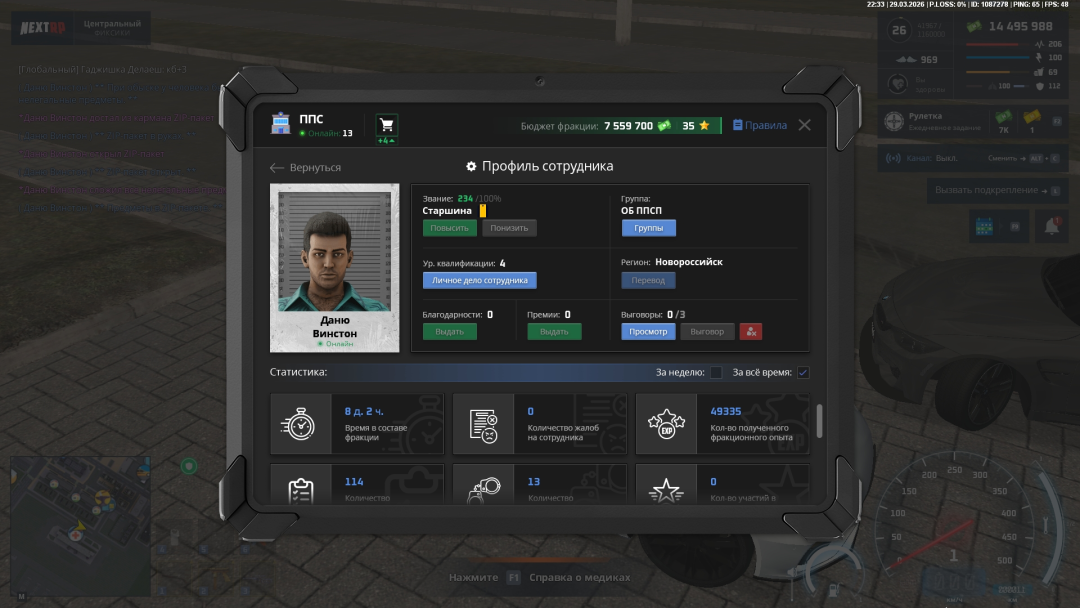Image resolution: width=1080 pixels, height=608 pixels.
Task: Open the Группы selection
Action: coord(648,228)
